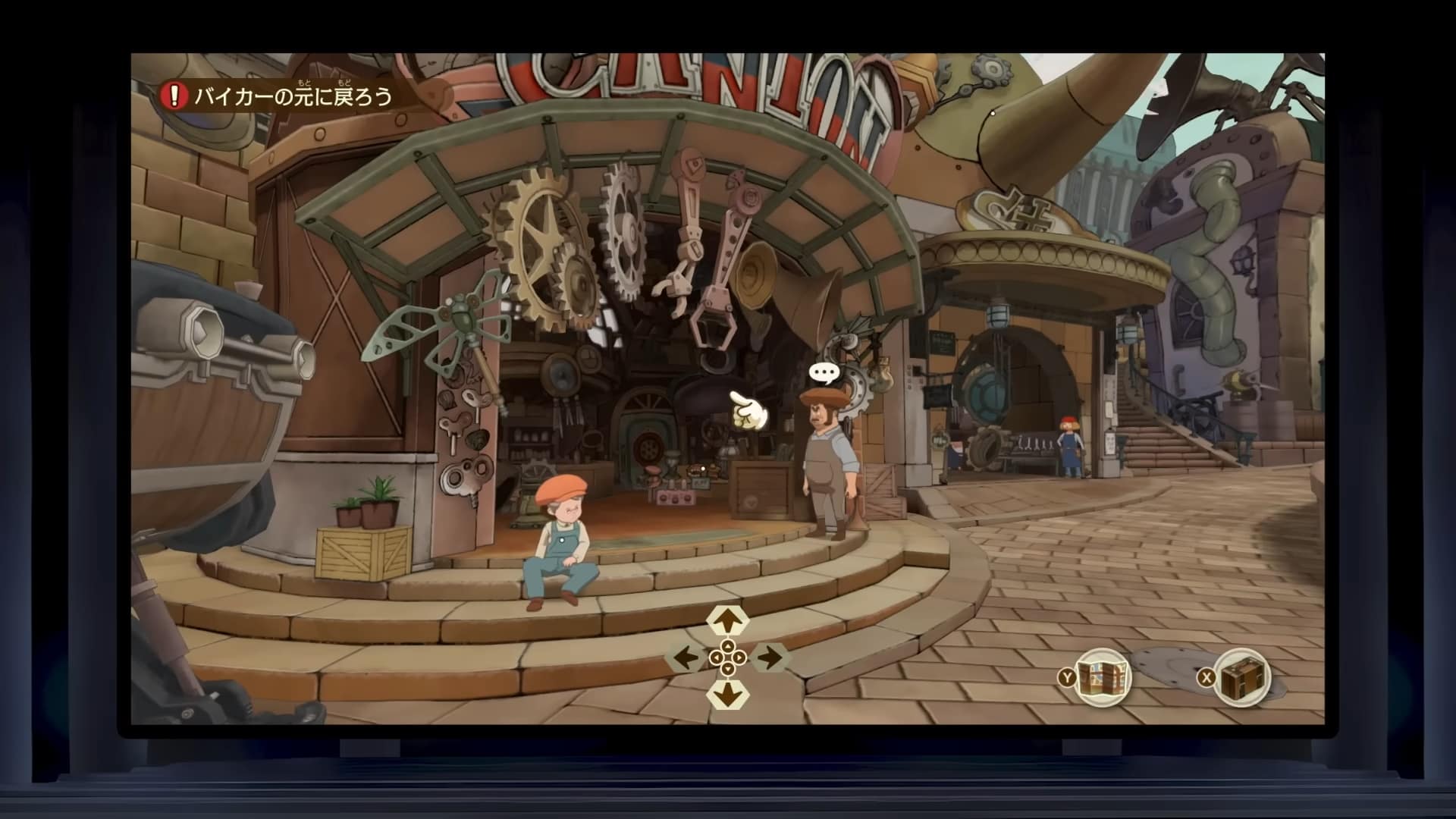Open the folded map icon
The width and height of the screenshot is (1456, 819).
click(1103, 677)
